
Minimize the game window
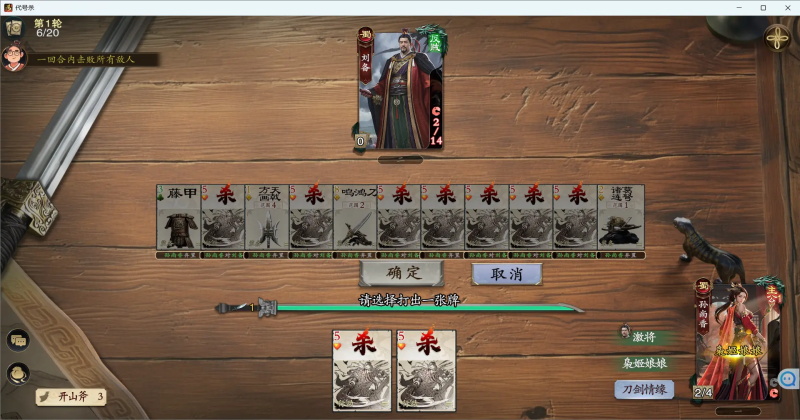739,7
